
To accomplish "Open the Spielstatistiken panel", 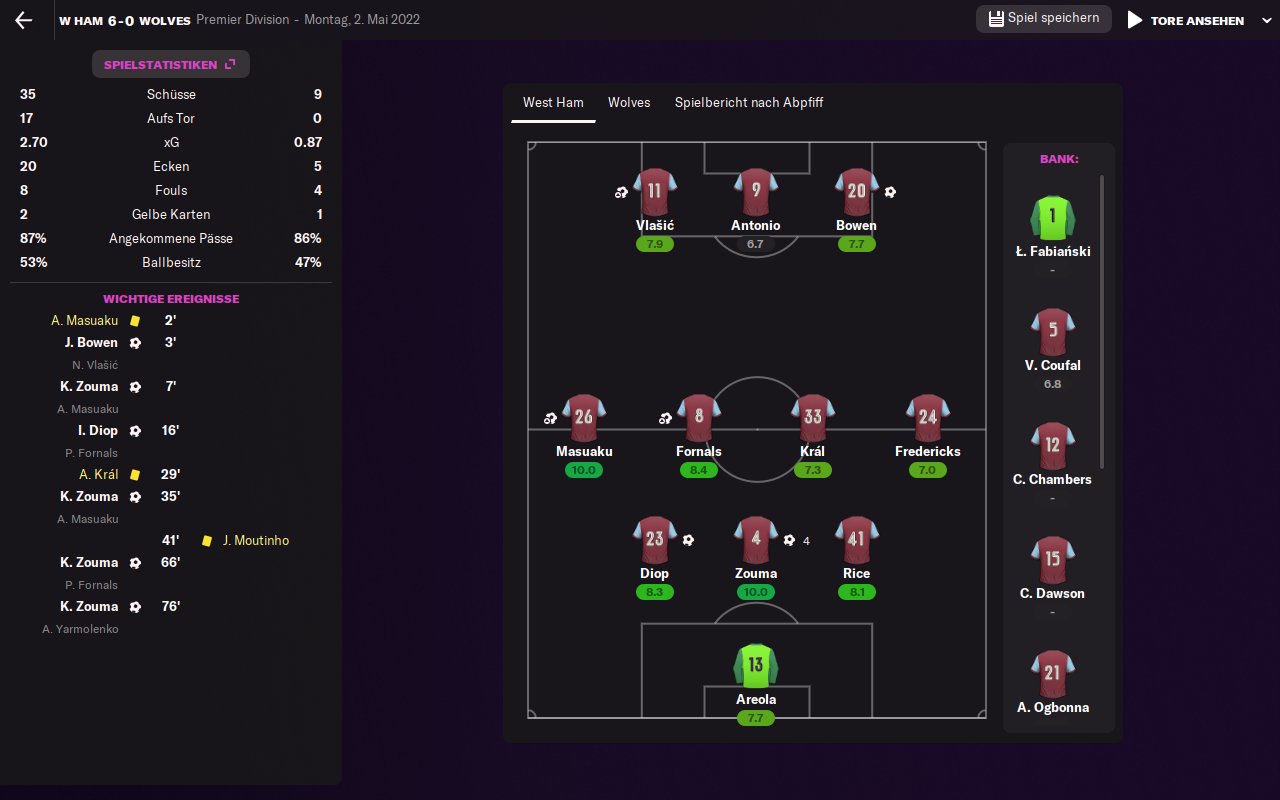I will coord(170,65).
